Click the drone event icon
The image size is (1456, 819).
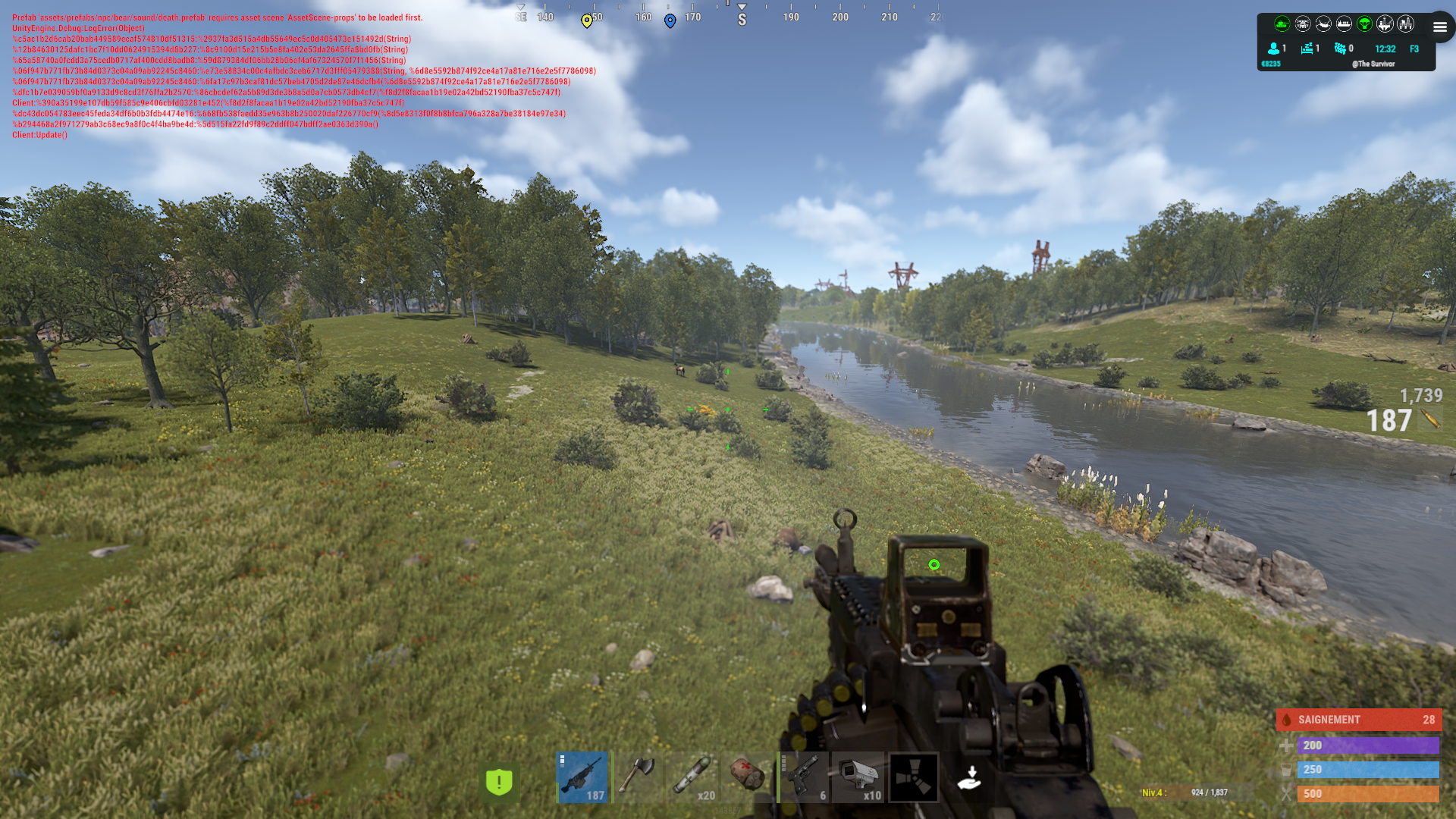coord(1303,24)
